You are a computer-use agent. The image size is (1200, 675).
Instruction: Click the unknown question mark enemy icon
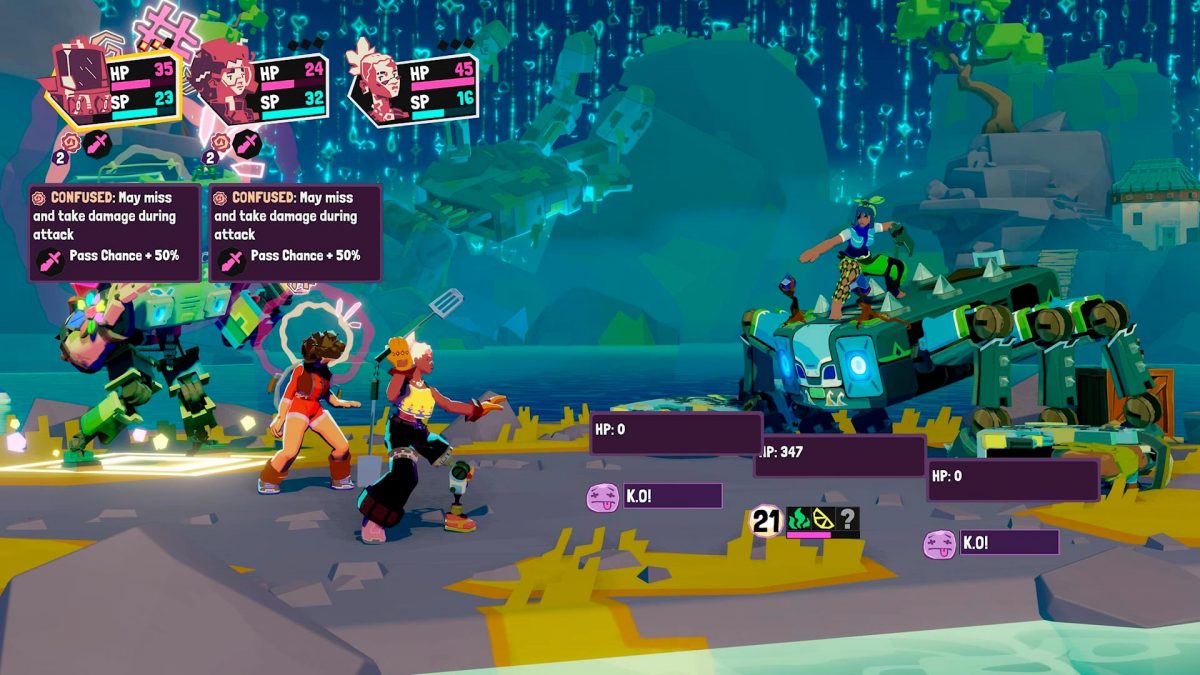point(847,519)
